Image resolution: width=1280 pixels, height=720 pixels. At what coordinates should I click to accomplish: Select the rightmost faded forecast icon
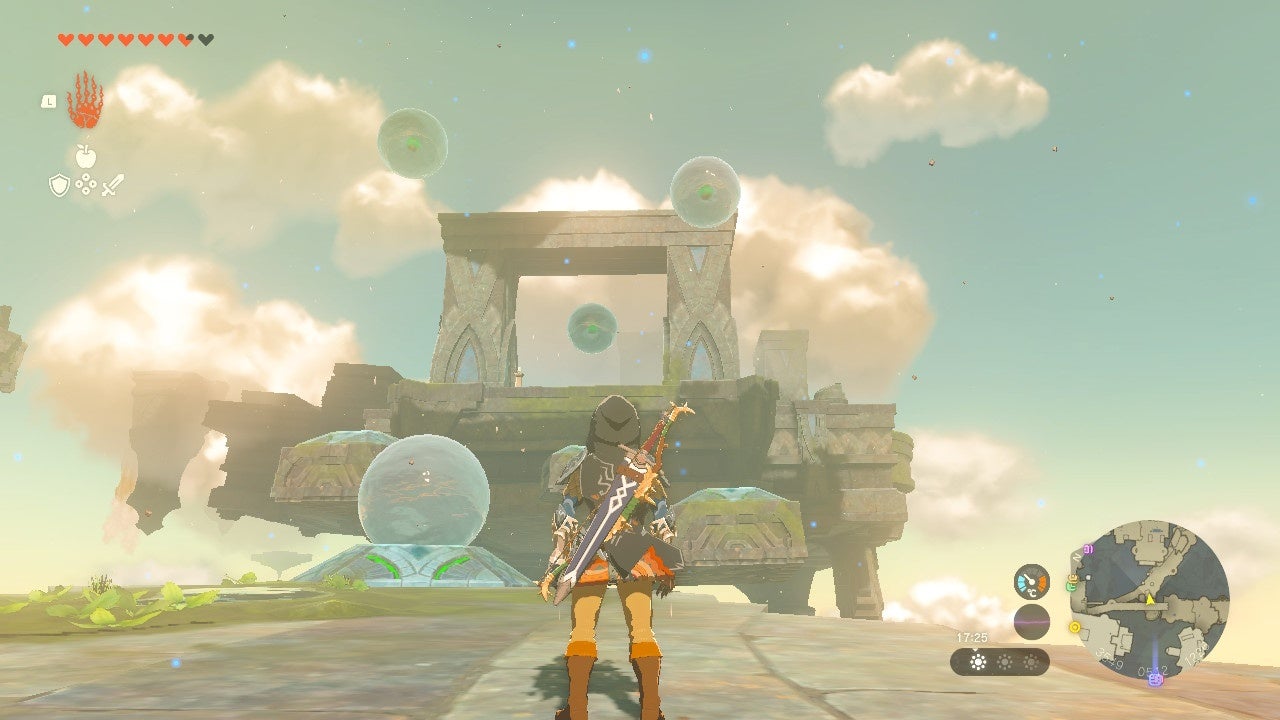pyautogui.click(x=1031, y=661)
